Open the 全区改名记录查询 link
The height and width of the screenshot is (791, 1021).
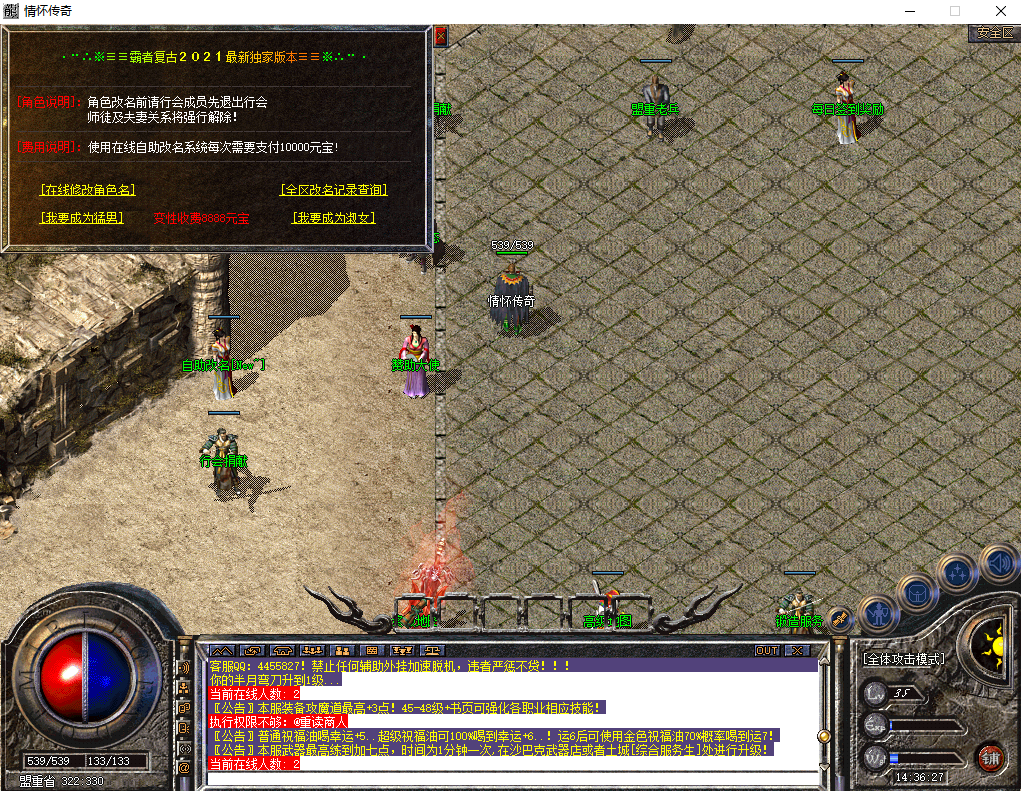[334, 190]
